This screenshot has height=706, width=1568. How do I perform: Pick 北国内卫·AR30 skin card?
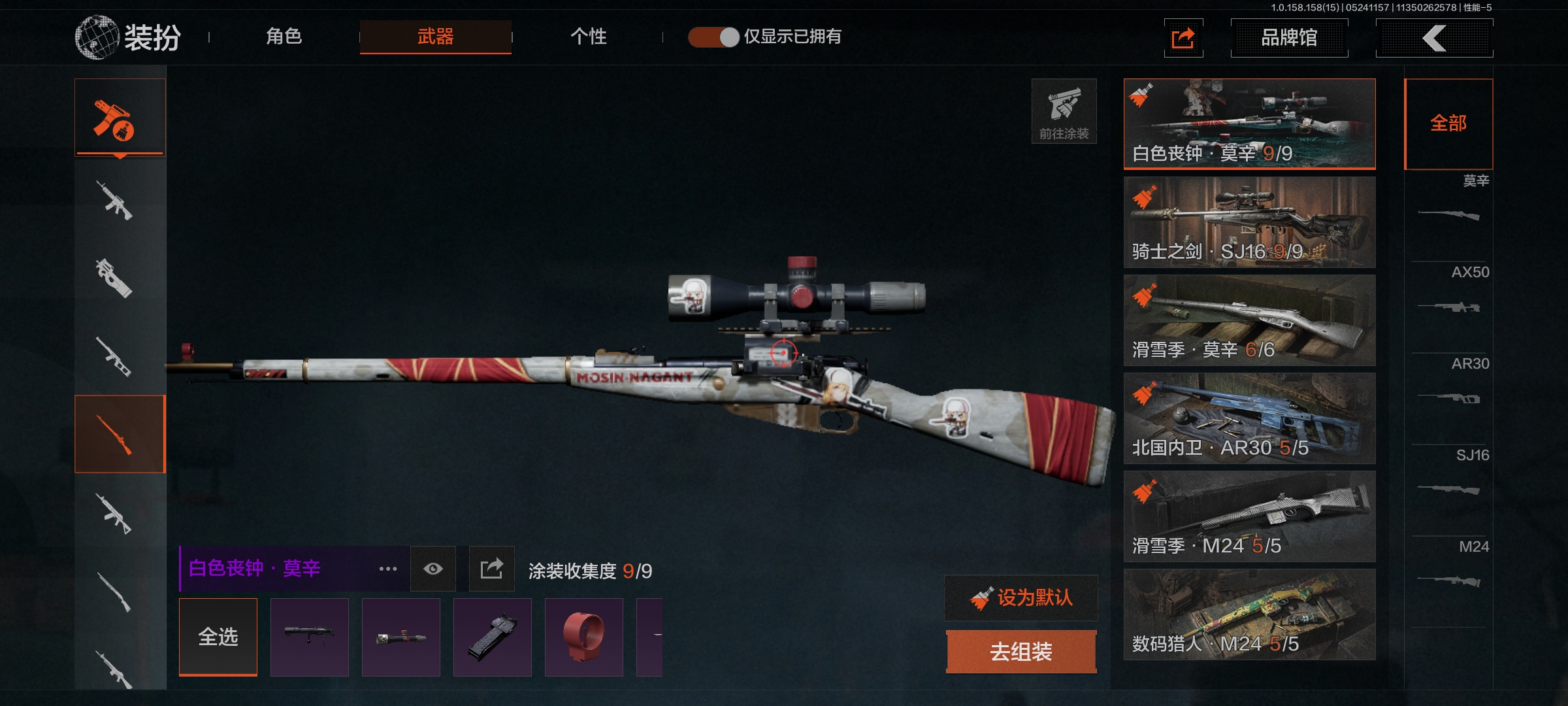1249,418
